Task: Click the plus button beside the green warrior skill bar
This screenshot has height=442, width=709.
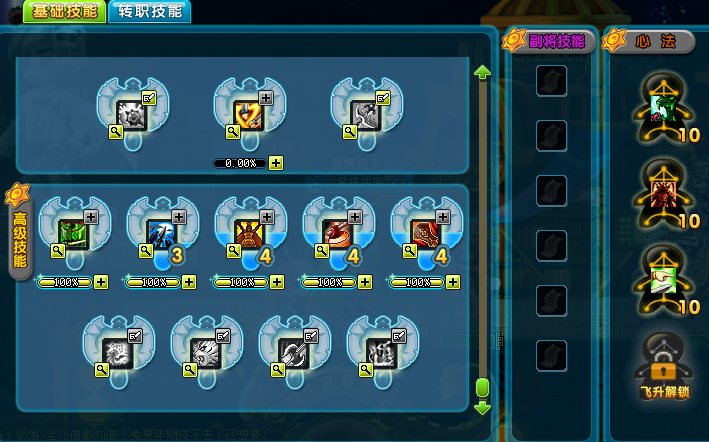Action: pyautogui.click(x=101, y=282)
